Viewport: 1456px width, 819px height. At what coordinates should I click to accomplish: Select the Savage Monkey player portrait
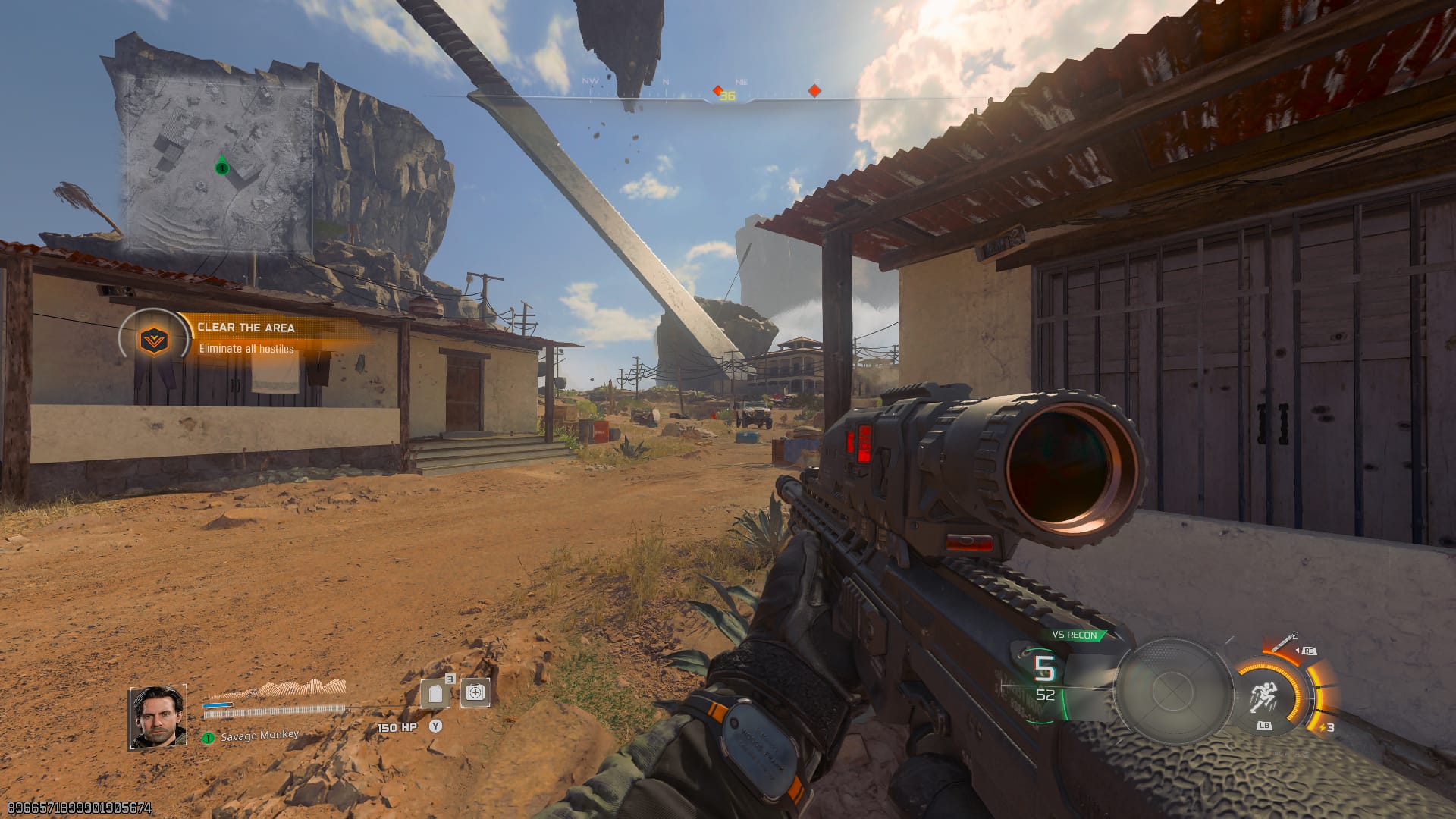coord(158,717)
